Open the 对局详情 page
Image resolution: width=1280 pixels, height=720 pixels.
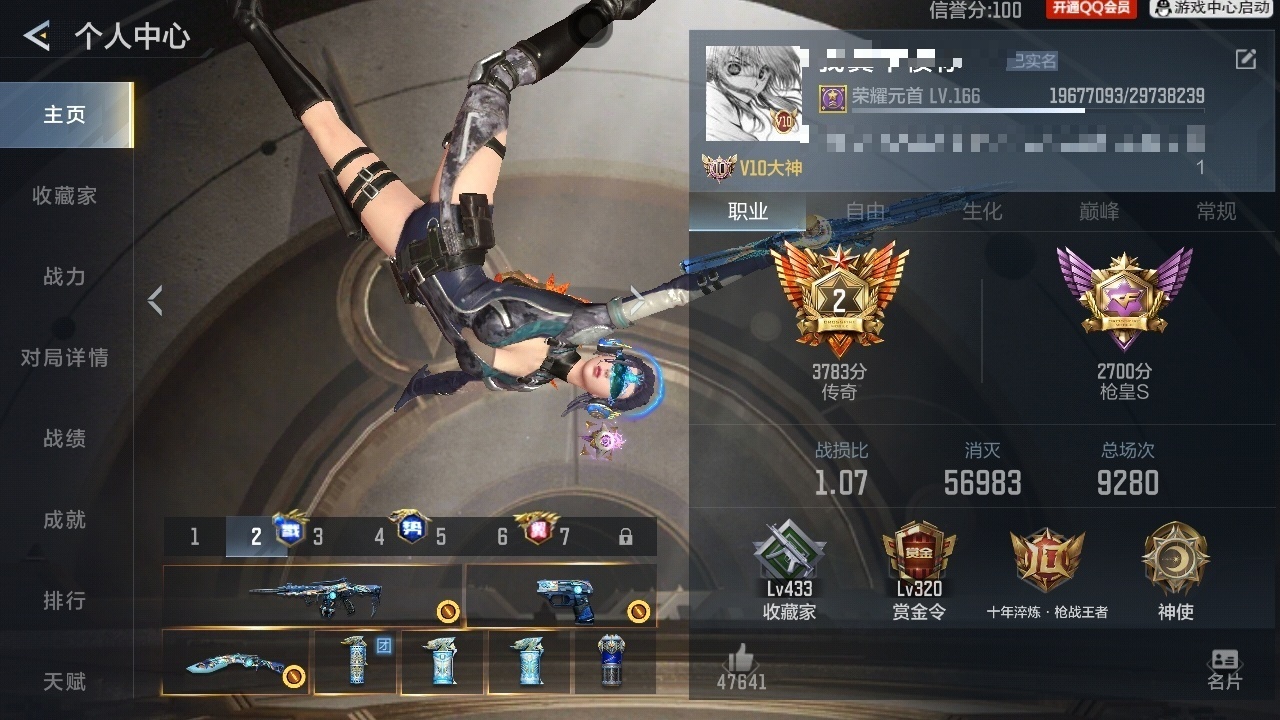[x=65, y=358]
